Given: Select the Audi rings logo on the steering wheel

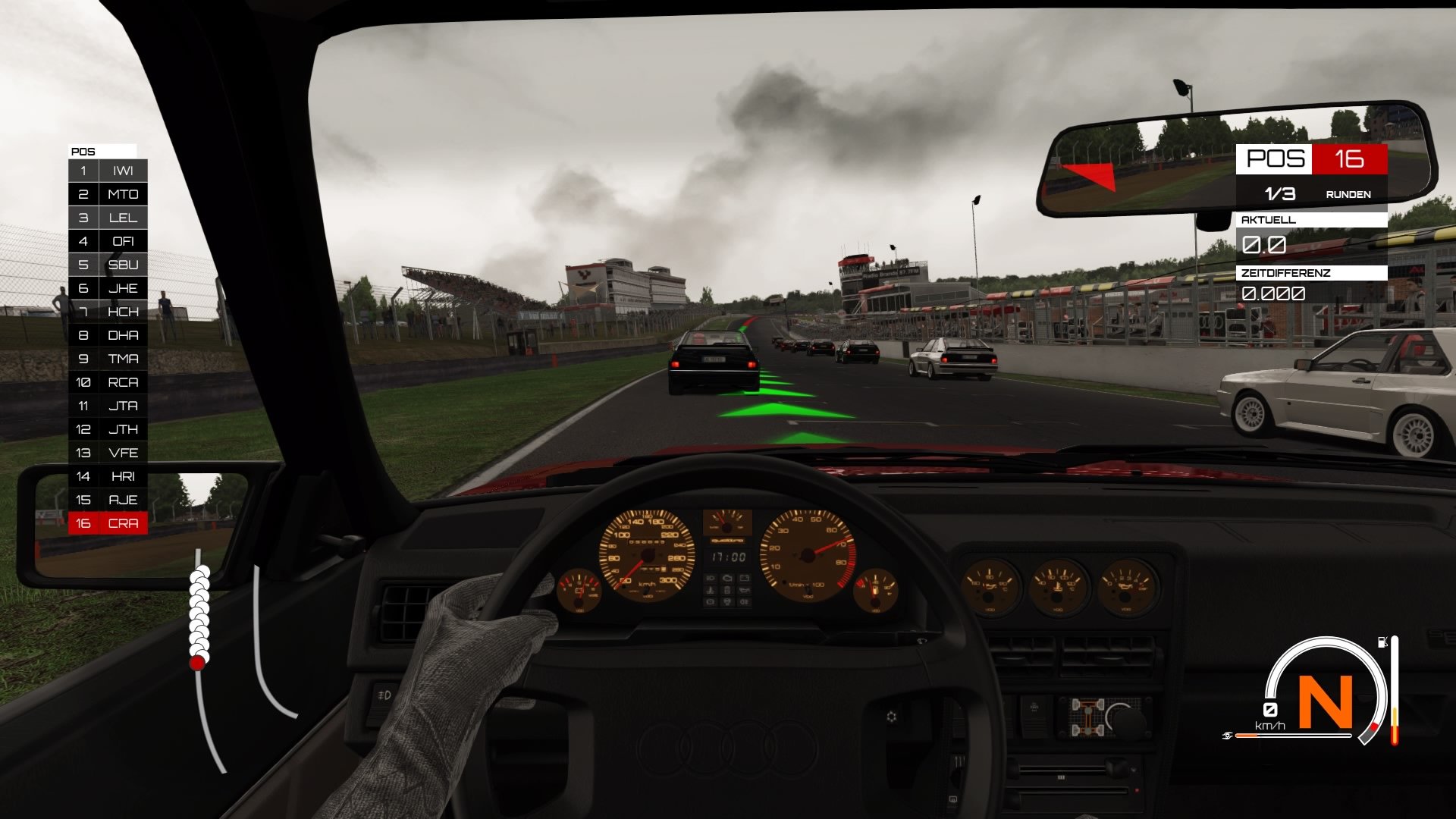Looking at the screenshot, I should [x=728, y=747].
